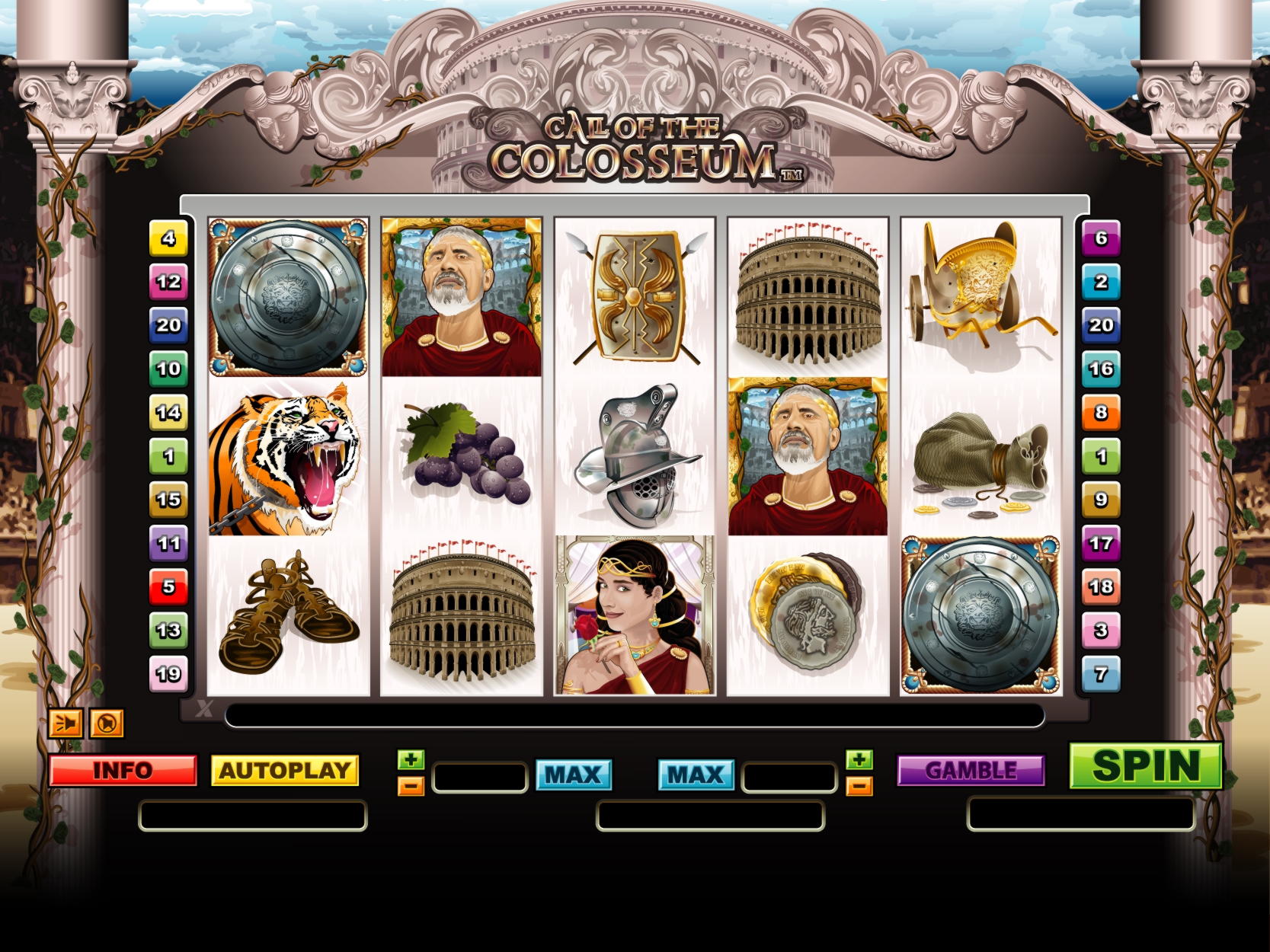Viewport: 1270px width, 952px height.
Task: Hit the green SPIN button
Action: (x=1146, y=765)
